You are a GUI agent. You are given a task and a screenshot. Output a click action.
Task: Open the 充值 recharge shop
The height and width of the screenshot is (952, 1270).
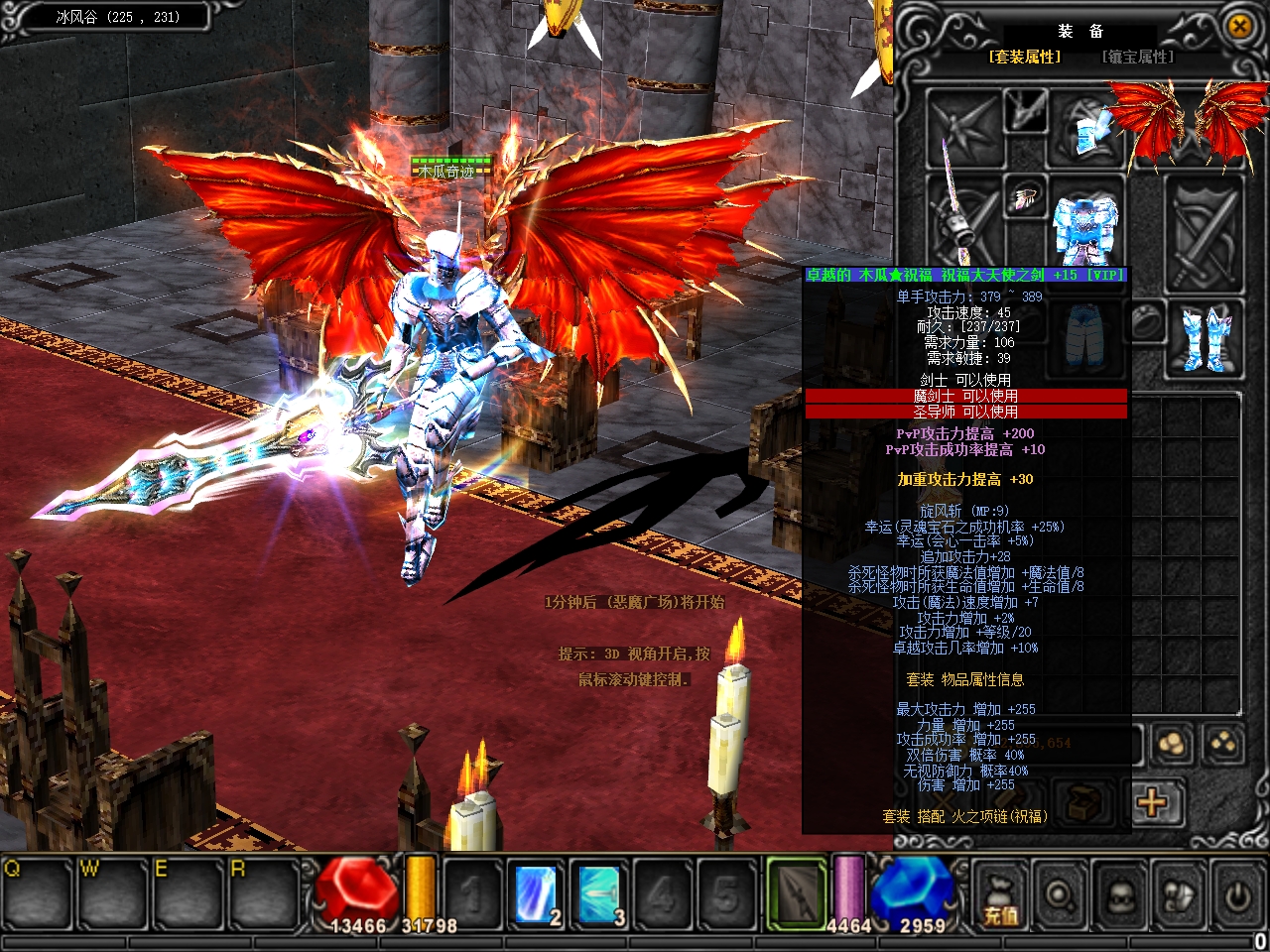pos(1000,896)
